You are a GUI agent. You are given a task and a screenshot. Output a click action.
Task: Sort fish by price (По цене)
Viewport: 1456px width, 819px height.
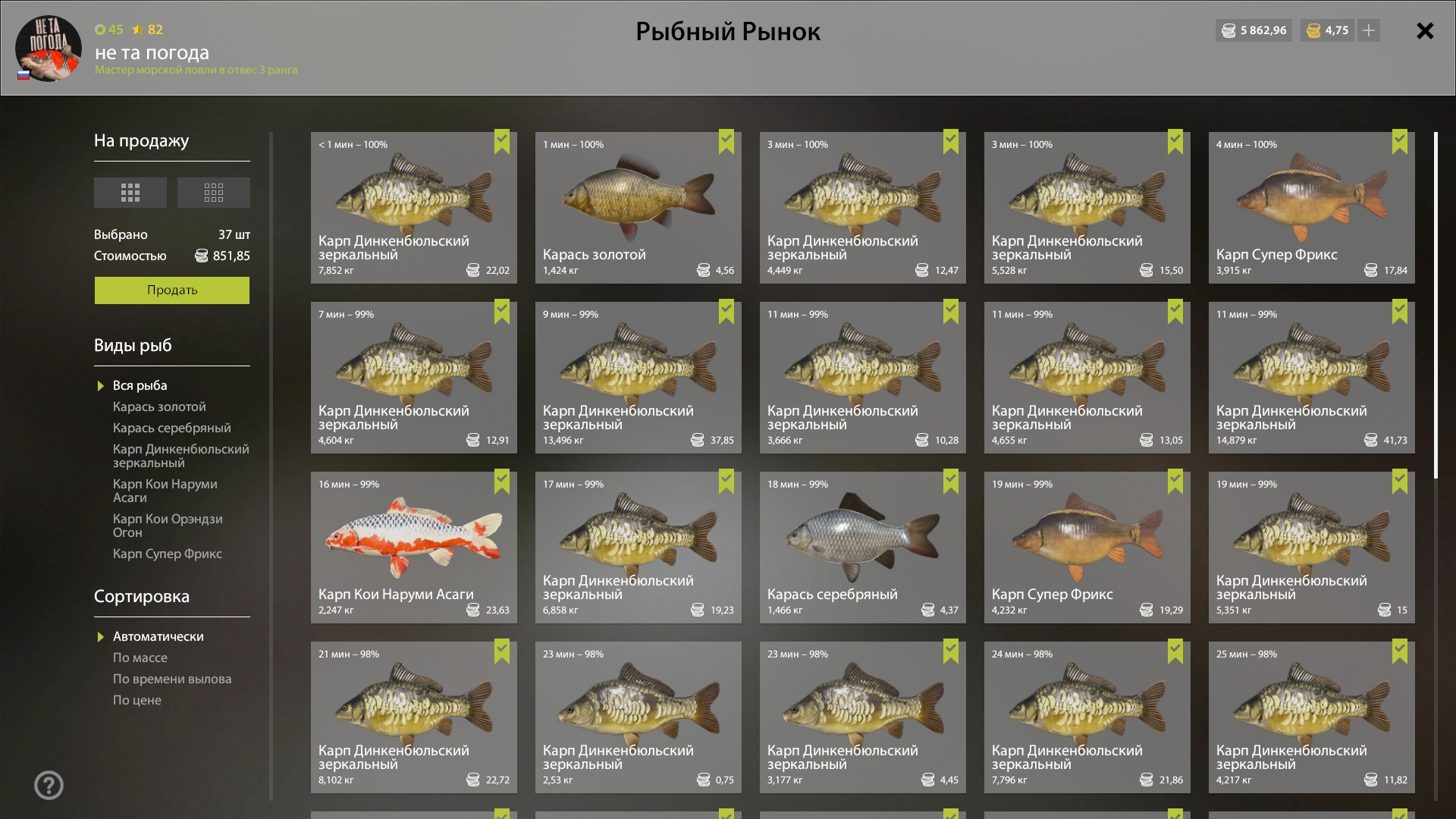[x=136, y=701]
